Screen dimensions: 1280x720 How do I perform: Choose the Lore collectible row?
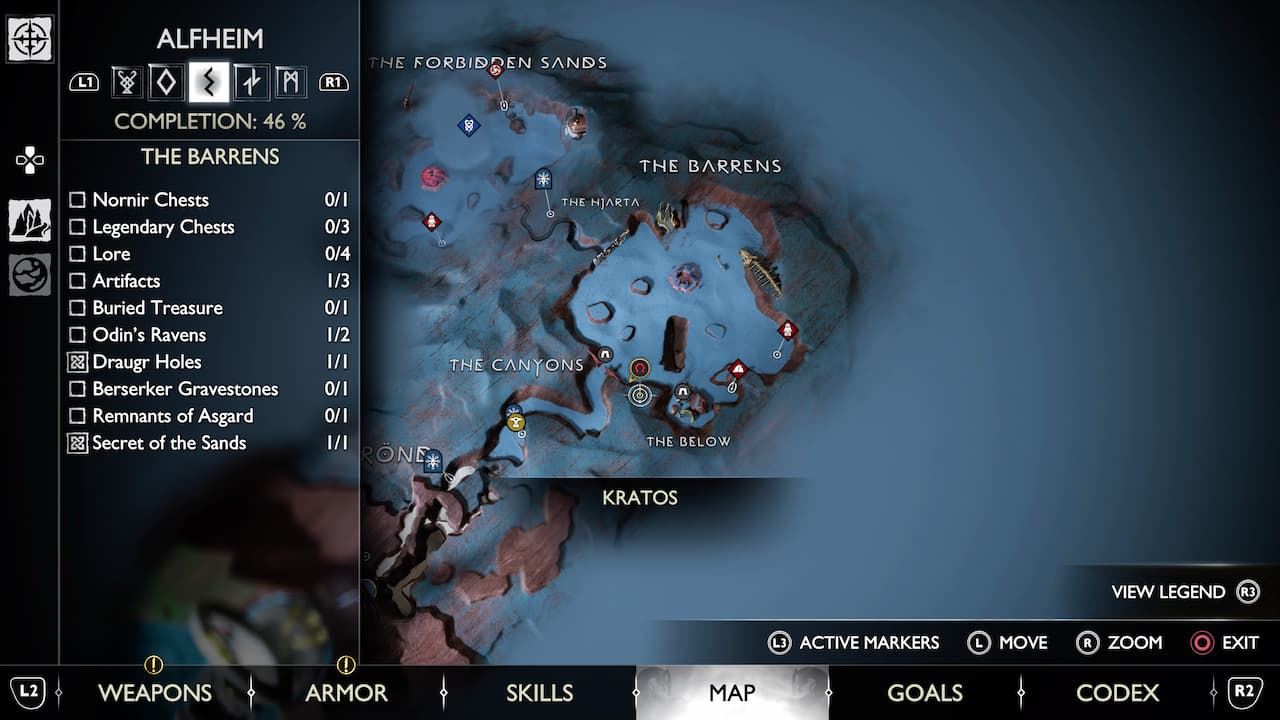(x=111, y=254)
